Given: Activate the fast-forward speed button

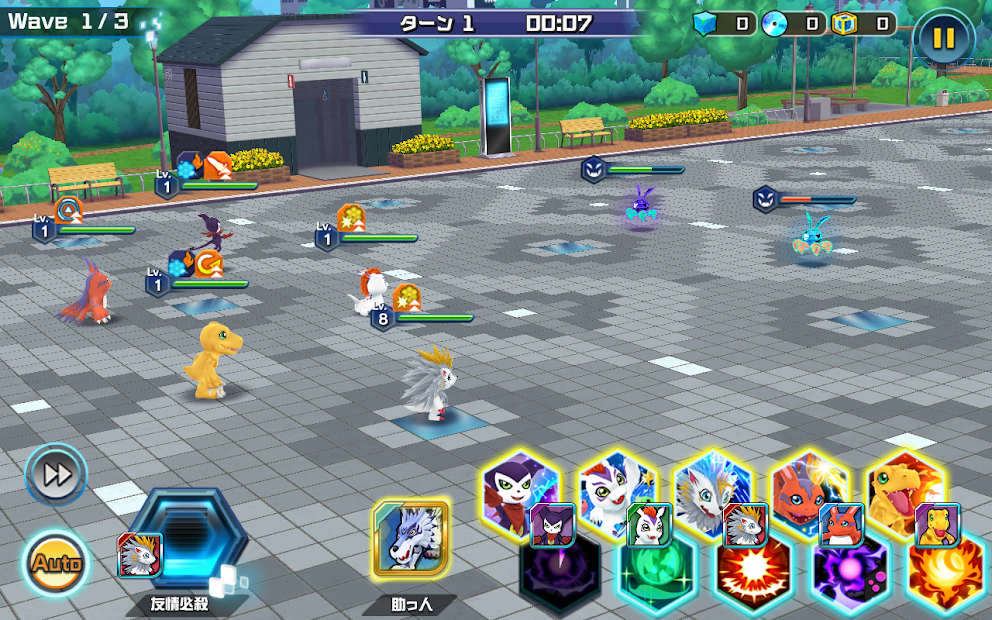Looking at the screenshot, I should tap(56, 475).
